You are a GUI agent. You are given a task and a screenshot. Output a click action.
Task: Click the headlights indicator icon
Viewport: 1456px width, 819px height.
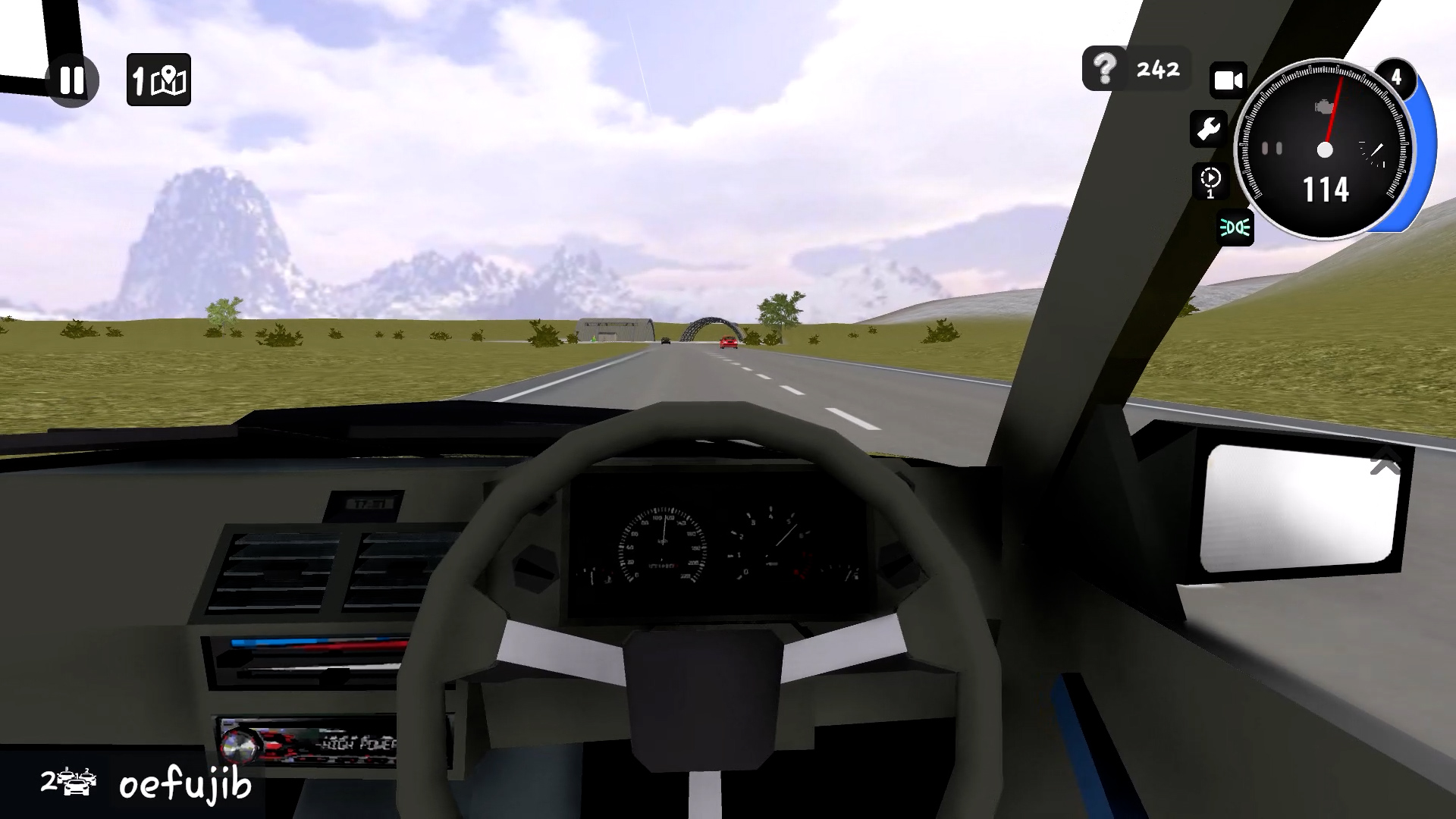tap(1234, 229)
